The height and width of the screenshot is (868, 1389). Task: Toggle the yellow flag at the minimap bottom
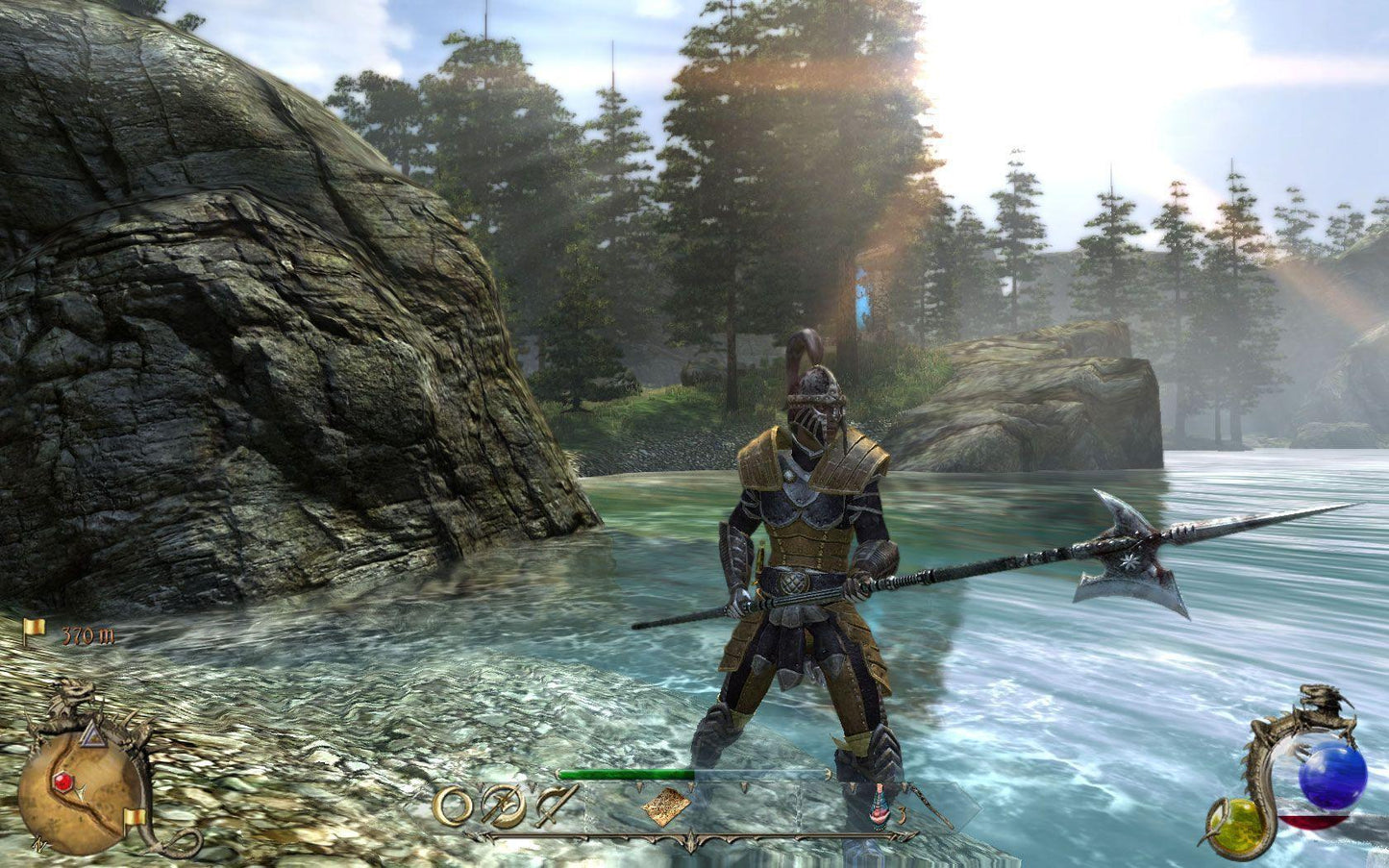[136, 816]
